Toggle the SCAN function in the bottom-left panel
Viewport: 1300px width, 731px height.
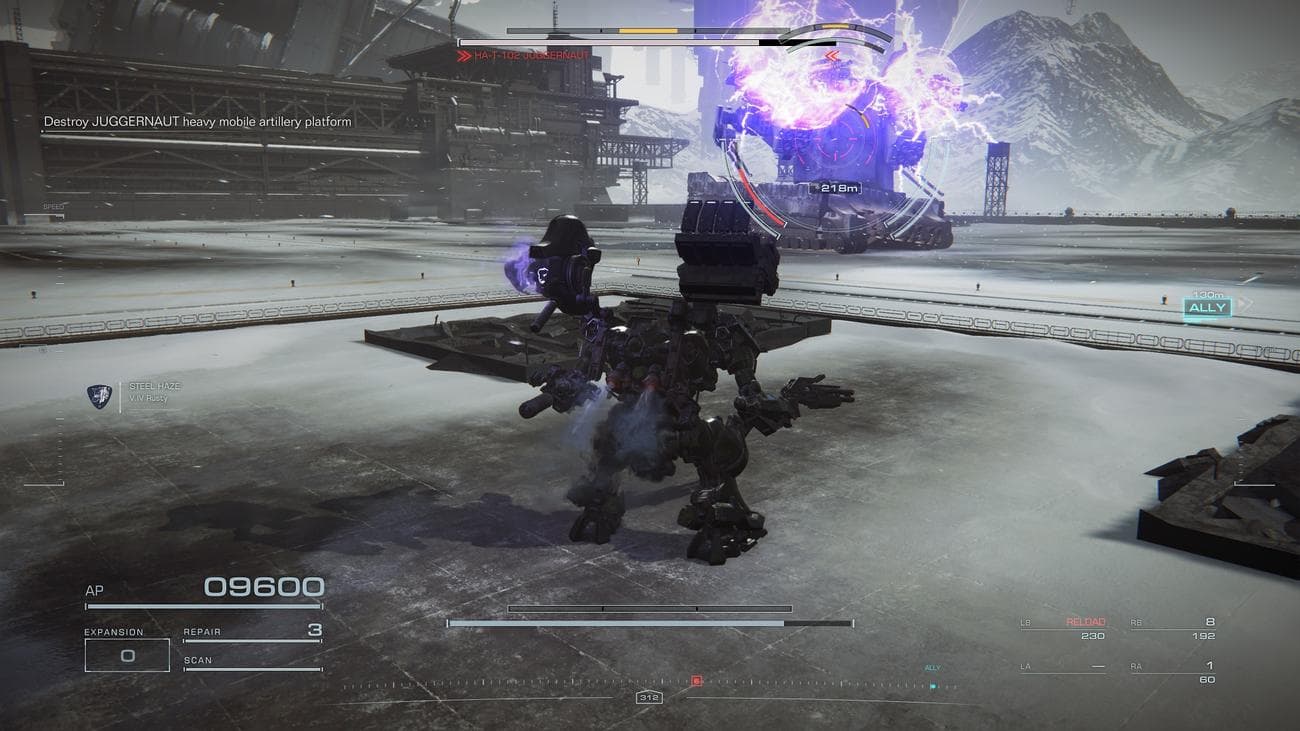click(x=197, y=660)
